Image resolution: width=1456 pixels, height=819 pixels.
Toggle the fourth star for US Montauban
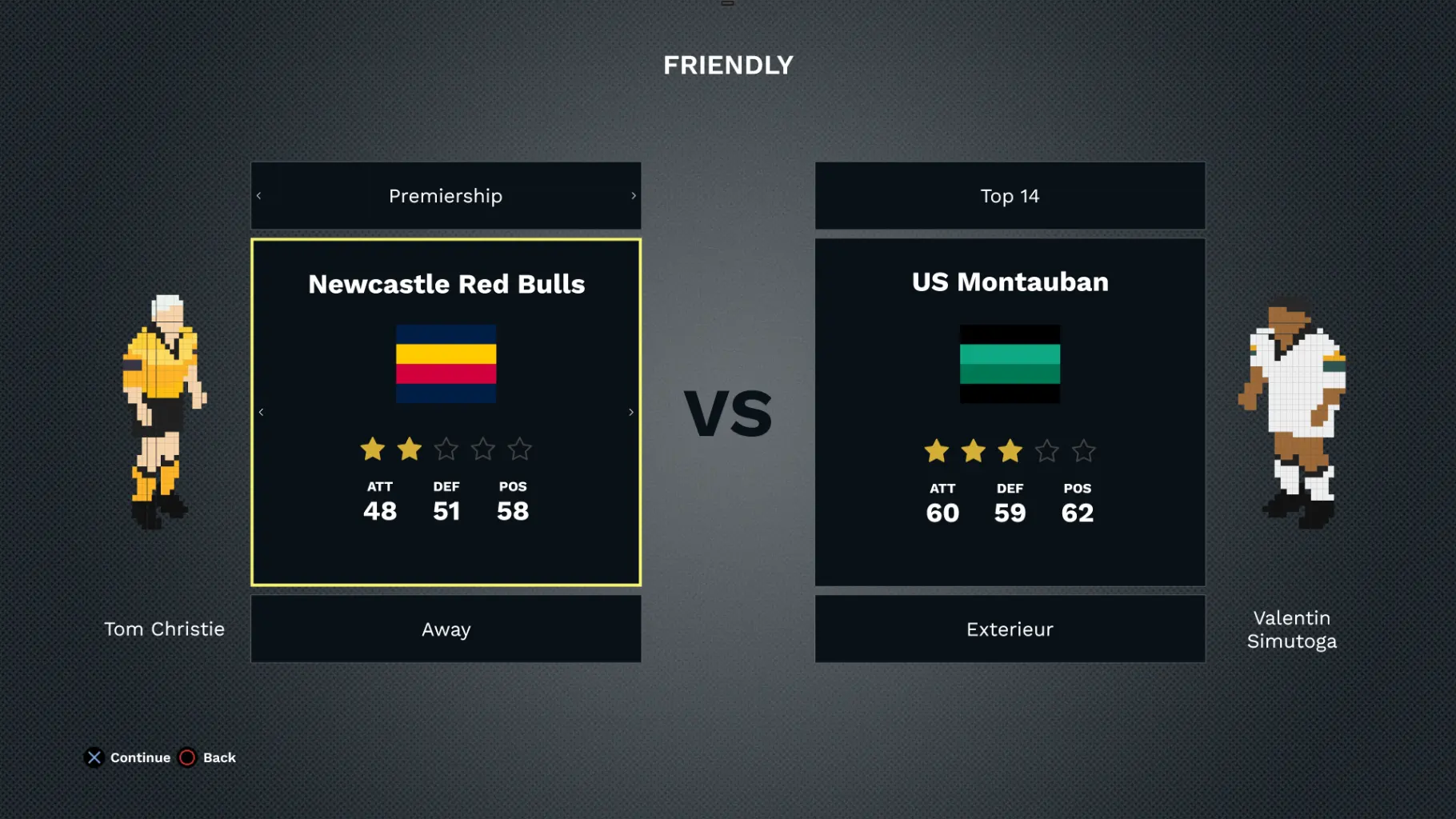(x=1048, y=451)
